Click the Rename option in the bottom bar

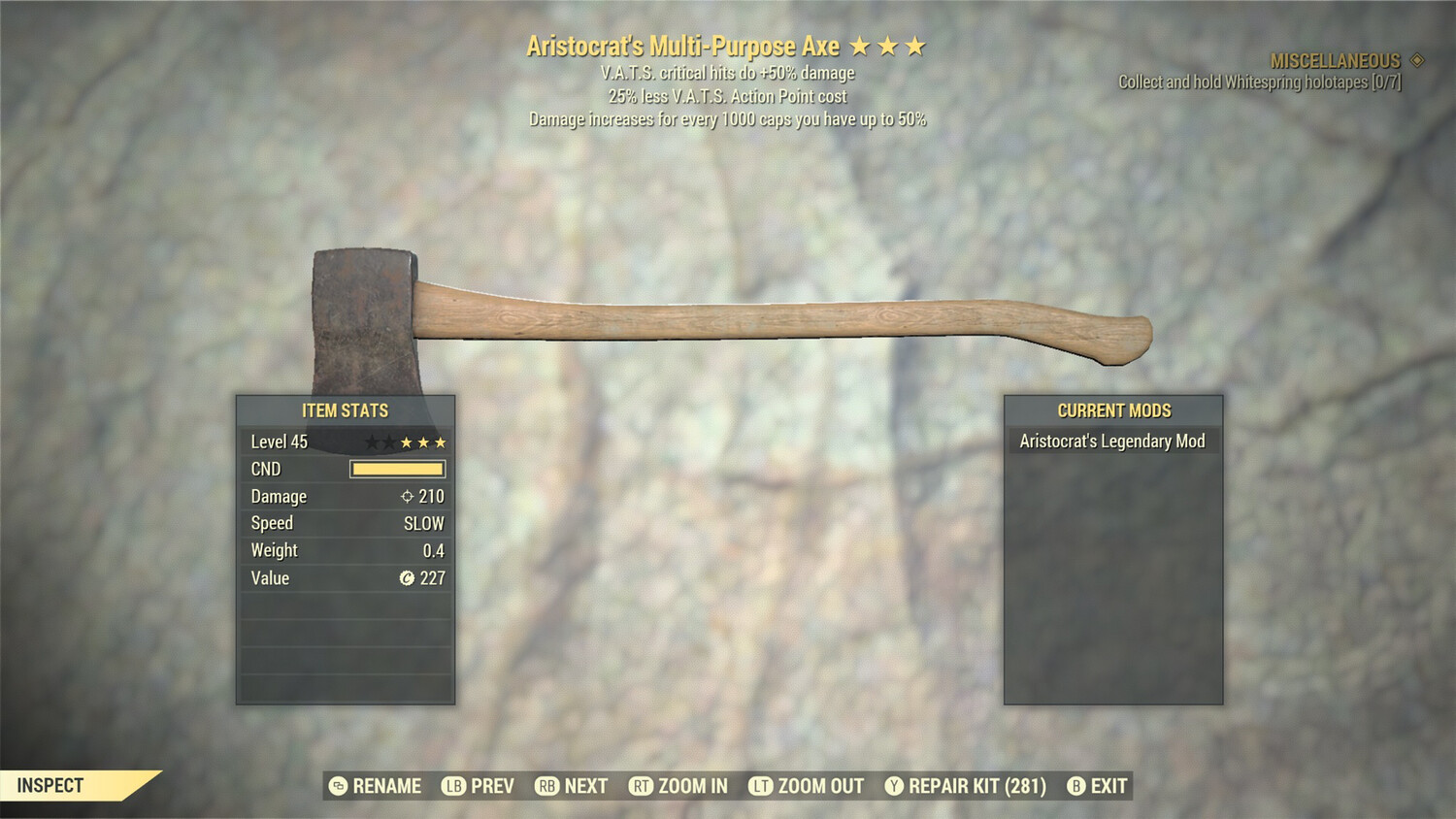point(376,786)
